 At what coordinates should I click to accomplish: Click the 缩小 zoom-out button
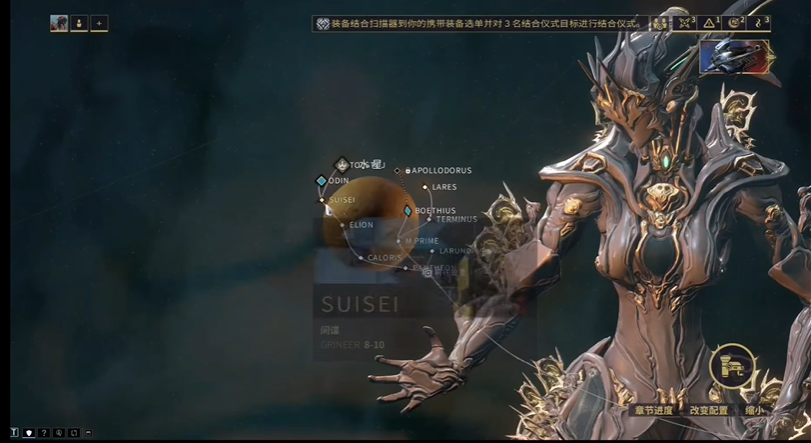point(753,410)
